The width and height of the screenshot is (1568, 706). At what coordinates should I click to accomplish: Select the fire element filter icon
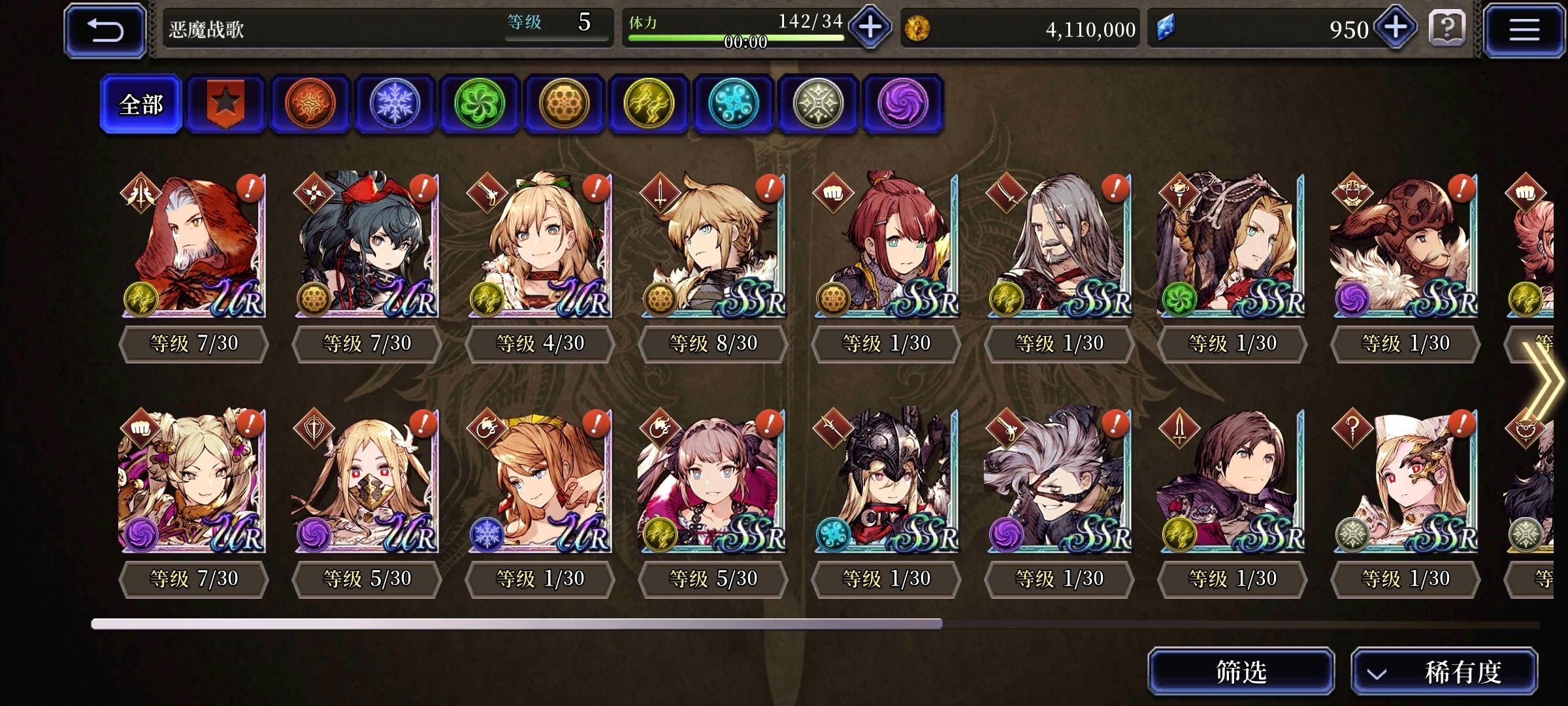(310, 105)
